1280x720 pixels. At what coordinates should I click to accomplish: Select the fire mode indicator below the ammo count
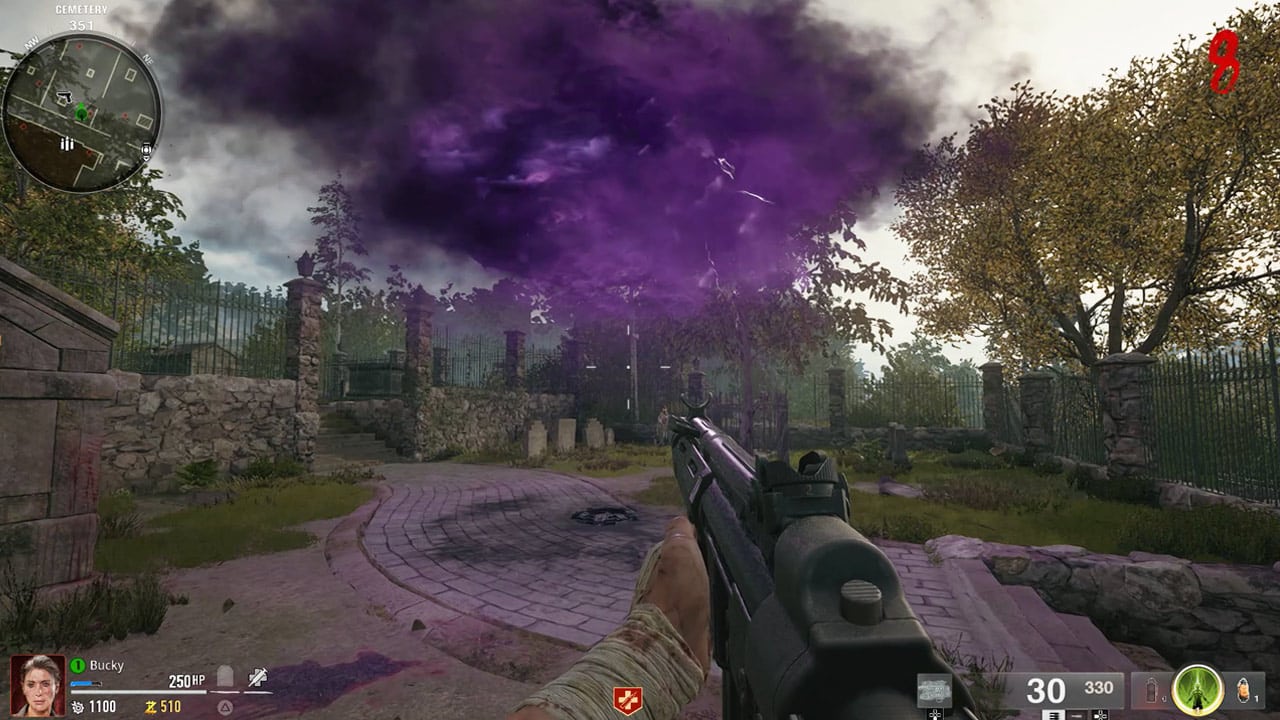pos(1078,714)
